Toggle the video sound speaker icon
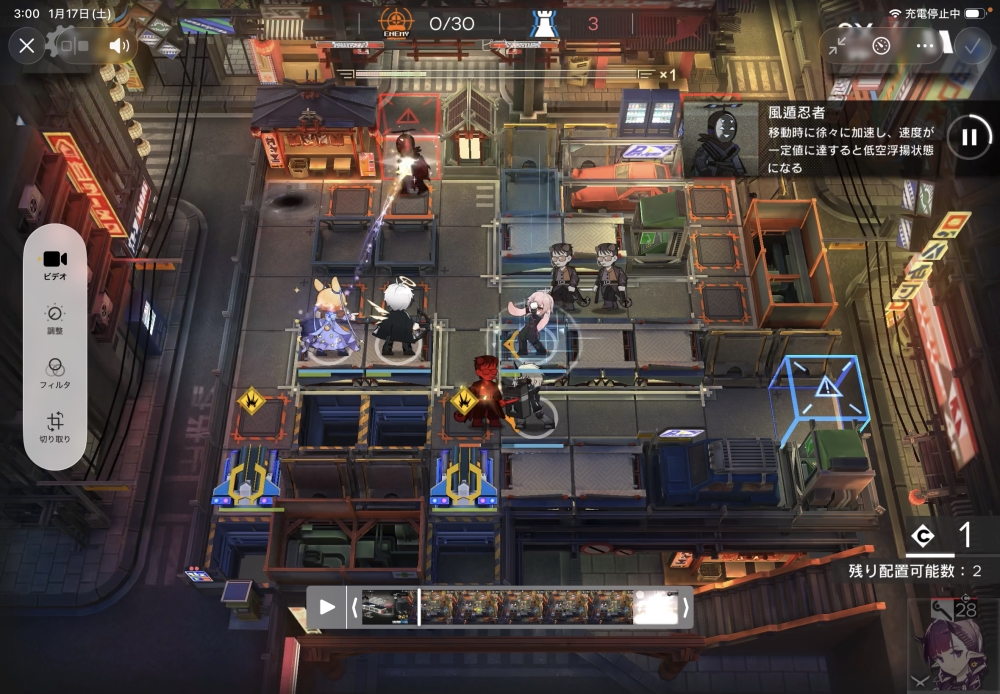The image size is (1000, 694). tap(119, 45)
